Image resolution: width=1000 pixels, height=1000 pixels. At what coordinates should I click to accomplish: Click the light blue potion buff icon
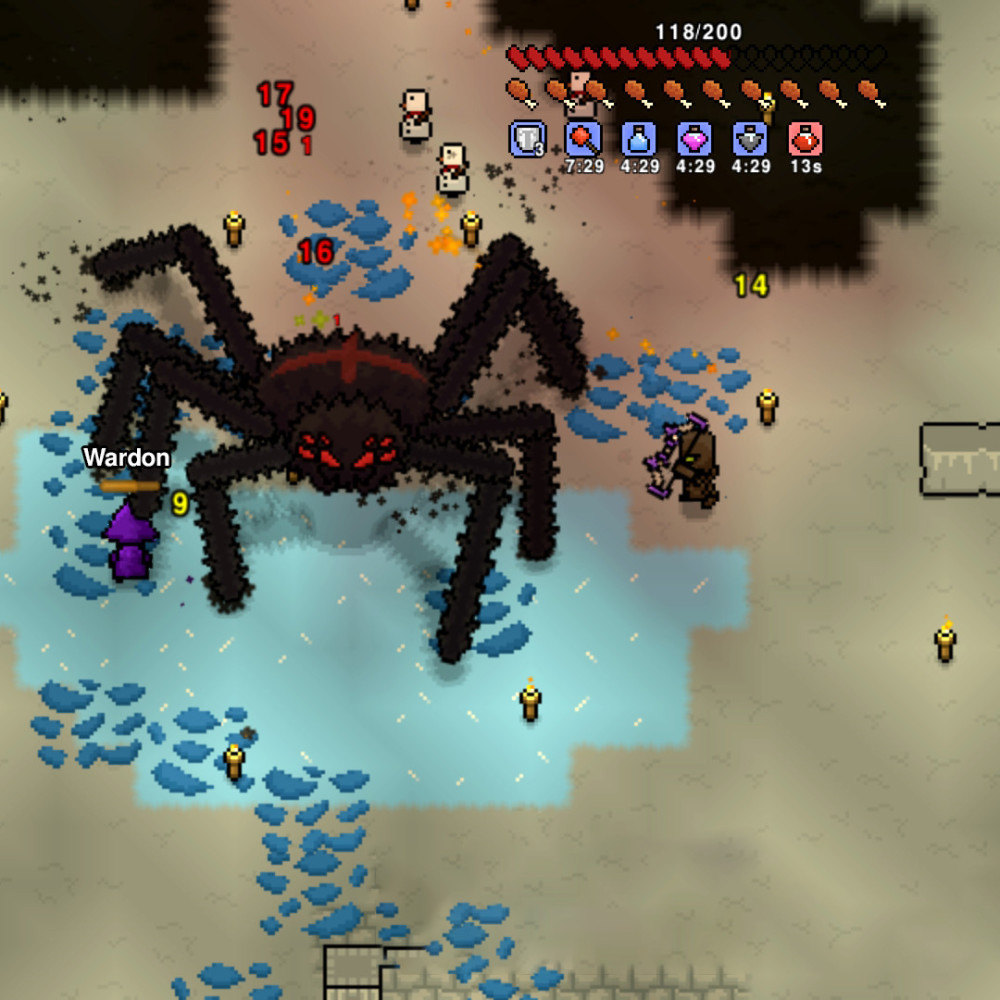(x=639, y=139)
